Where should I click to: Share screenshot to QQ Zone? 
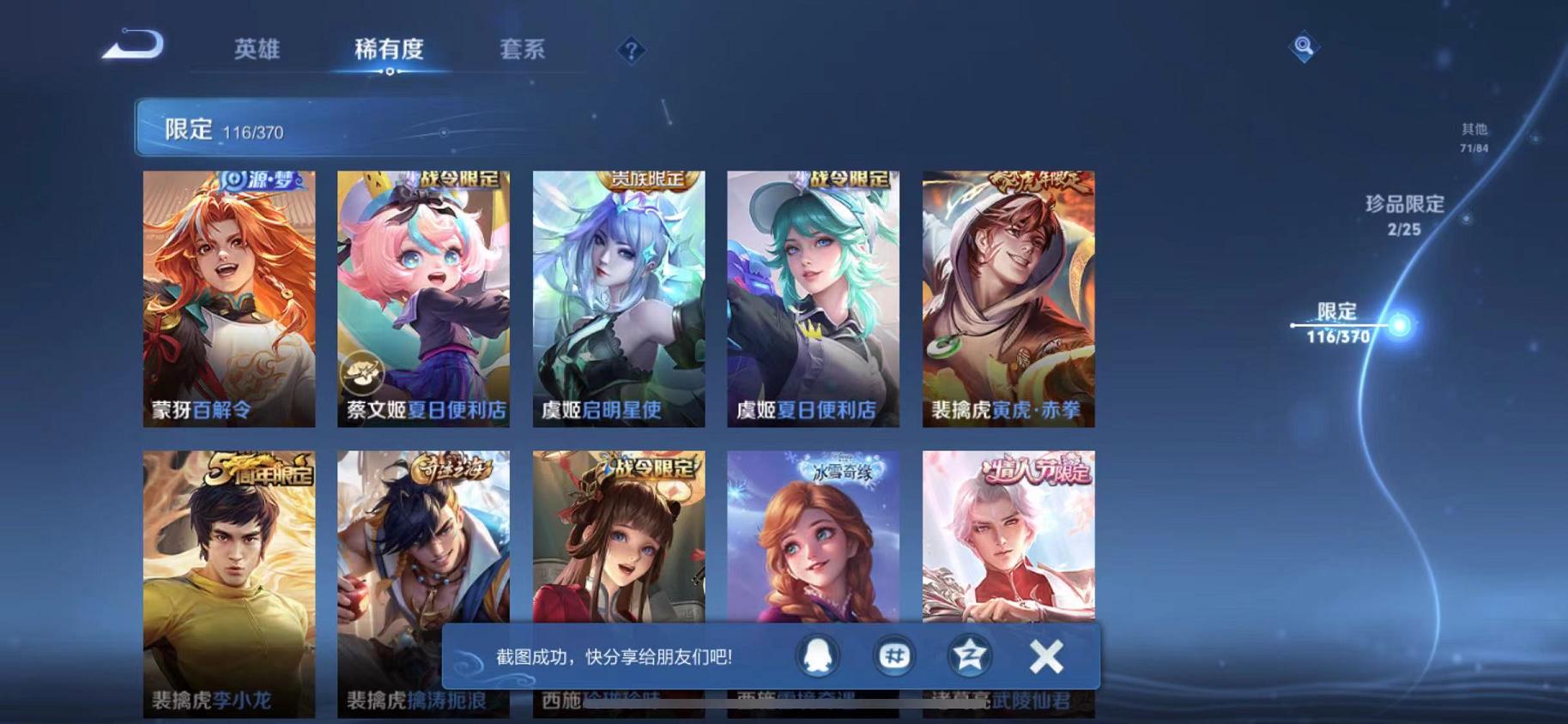[x=968, y=655]
